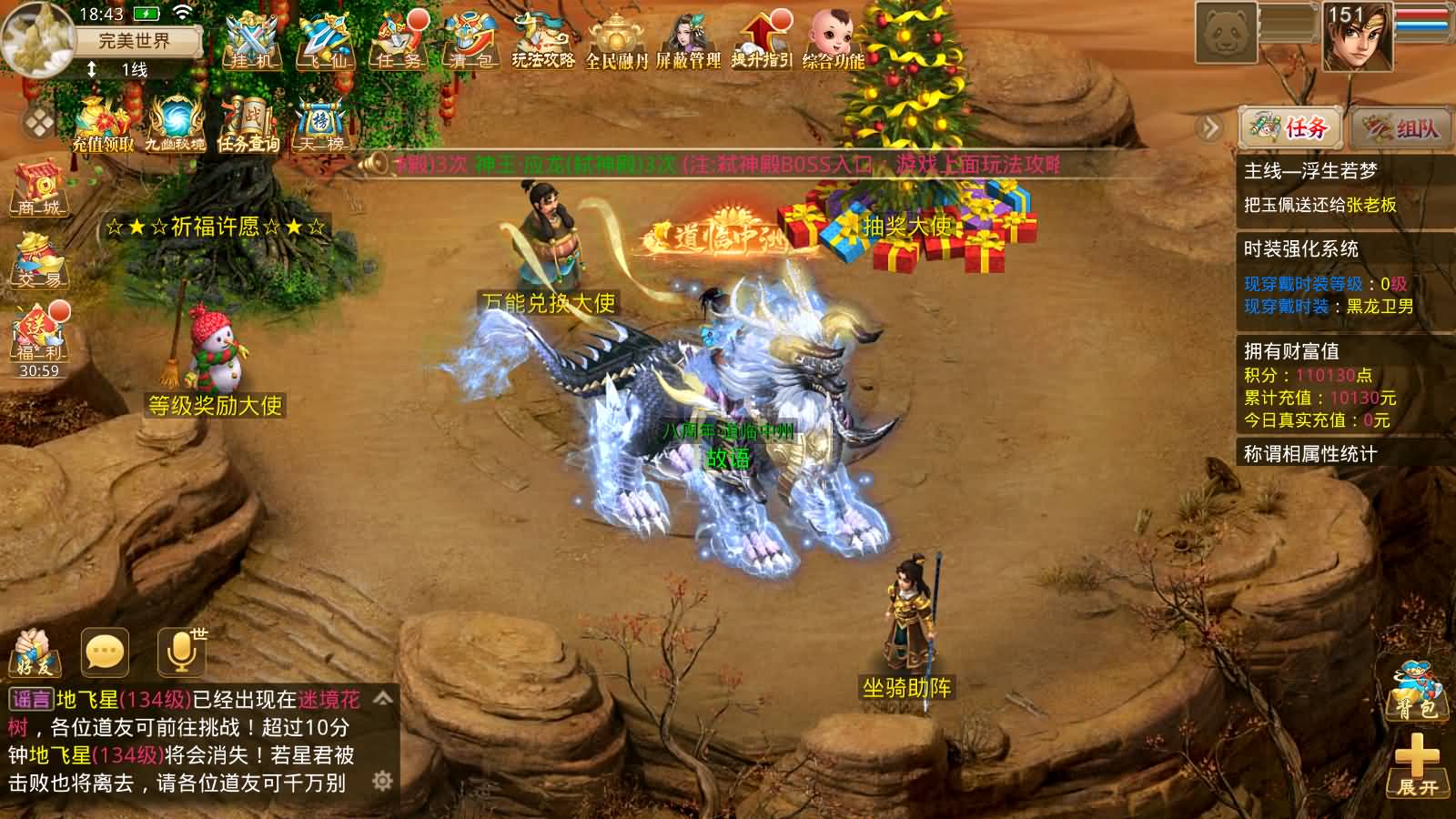This screenshot has height=819, width=1456.
Task: Open the 天榜 ranking icon
Action: pyautogui.click(x=318, y=123)
